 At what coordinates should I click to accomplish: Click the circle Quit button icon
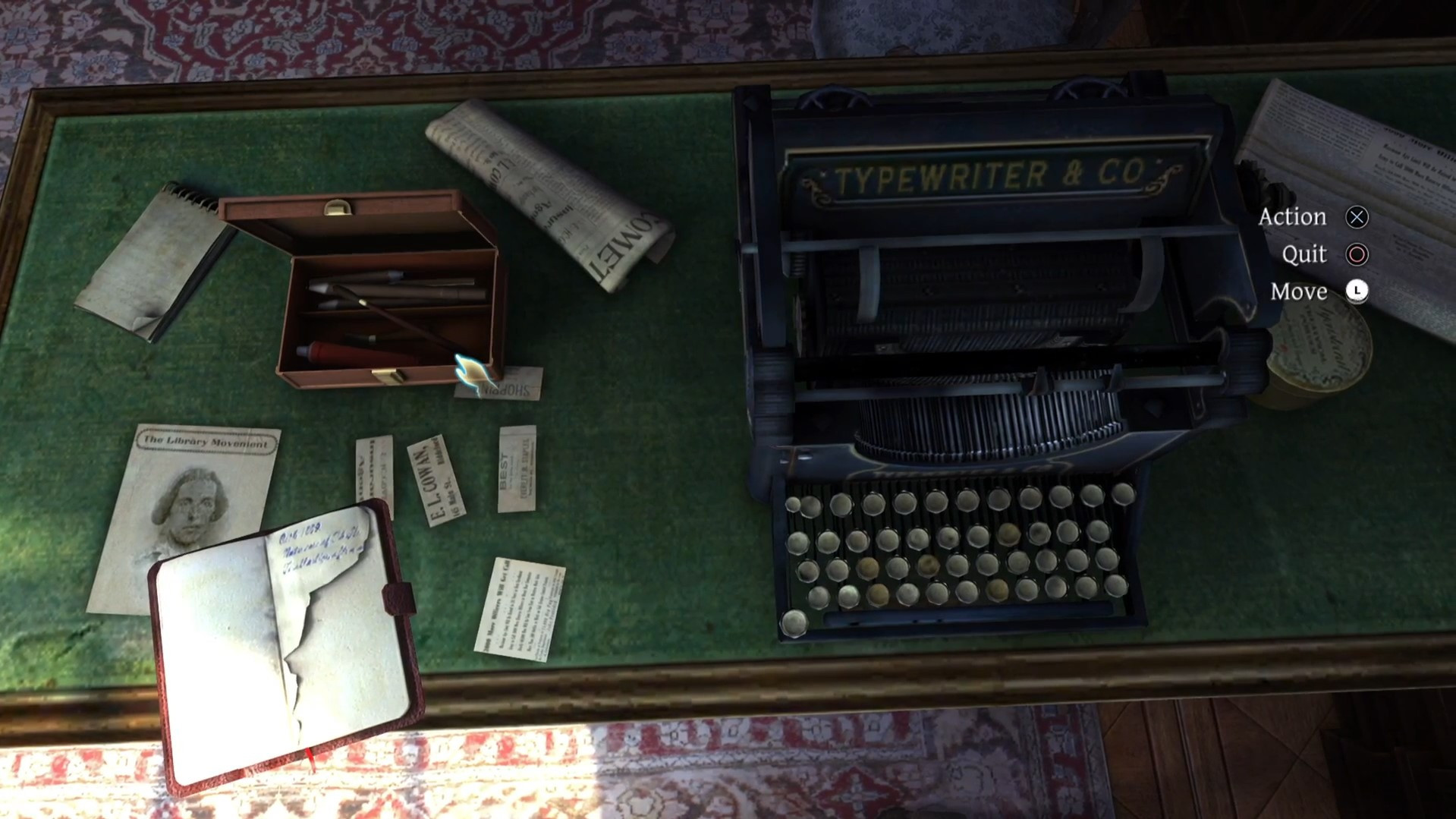click(1357, 254)
